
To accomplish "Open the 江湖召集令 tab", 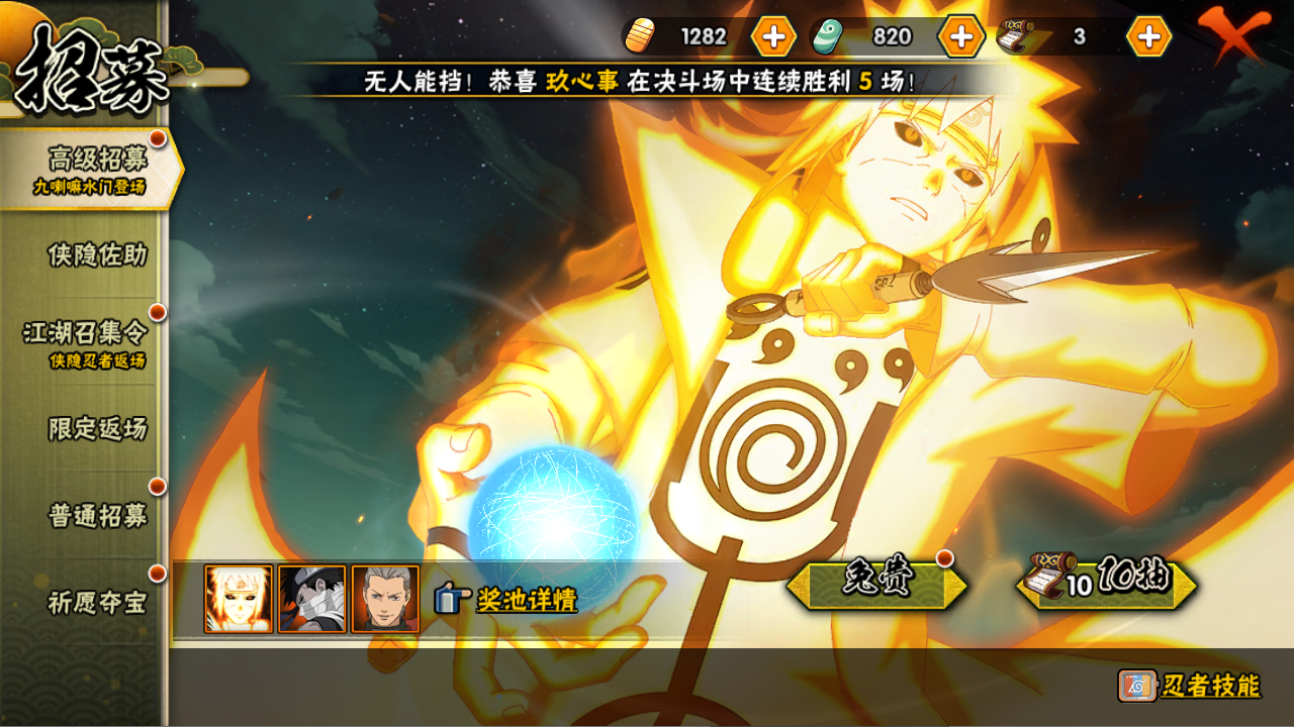I will [85, 341].
